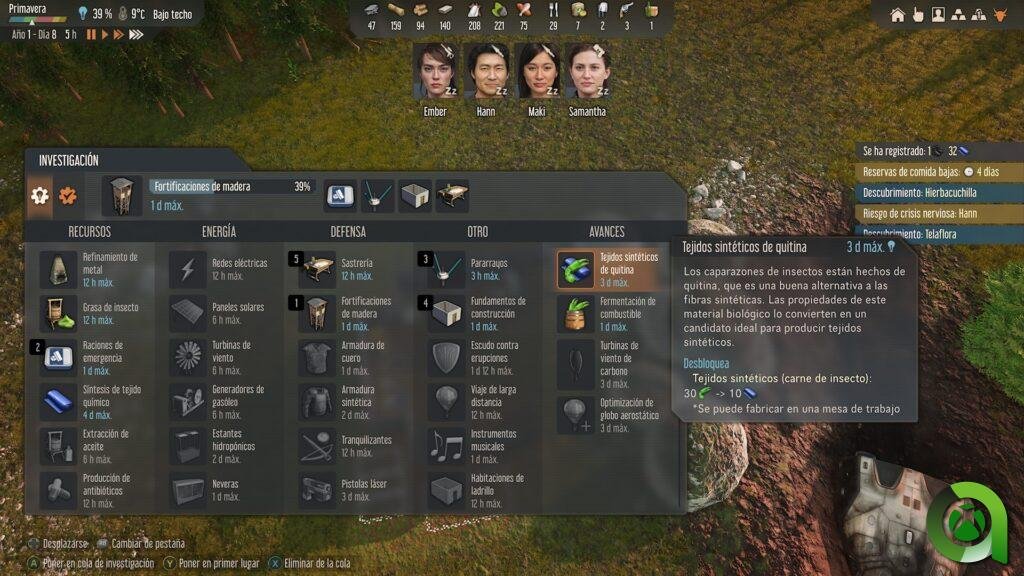Click the queued emergency rations icon
The height and width of the screenshot is (576, 1024).
pos(339,196)
